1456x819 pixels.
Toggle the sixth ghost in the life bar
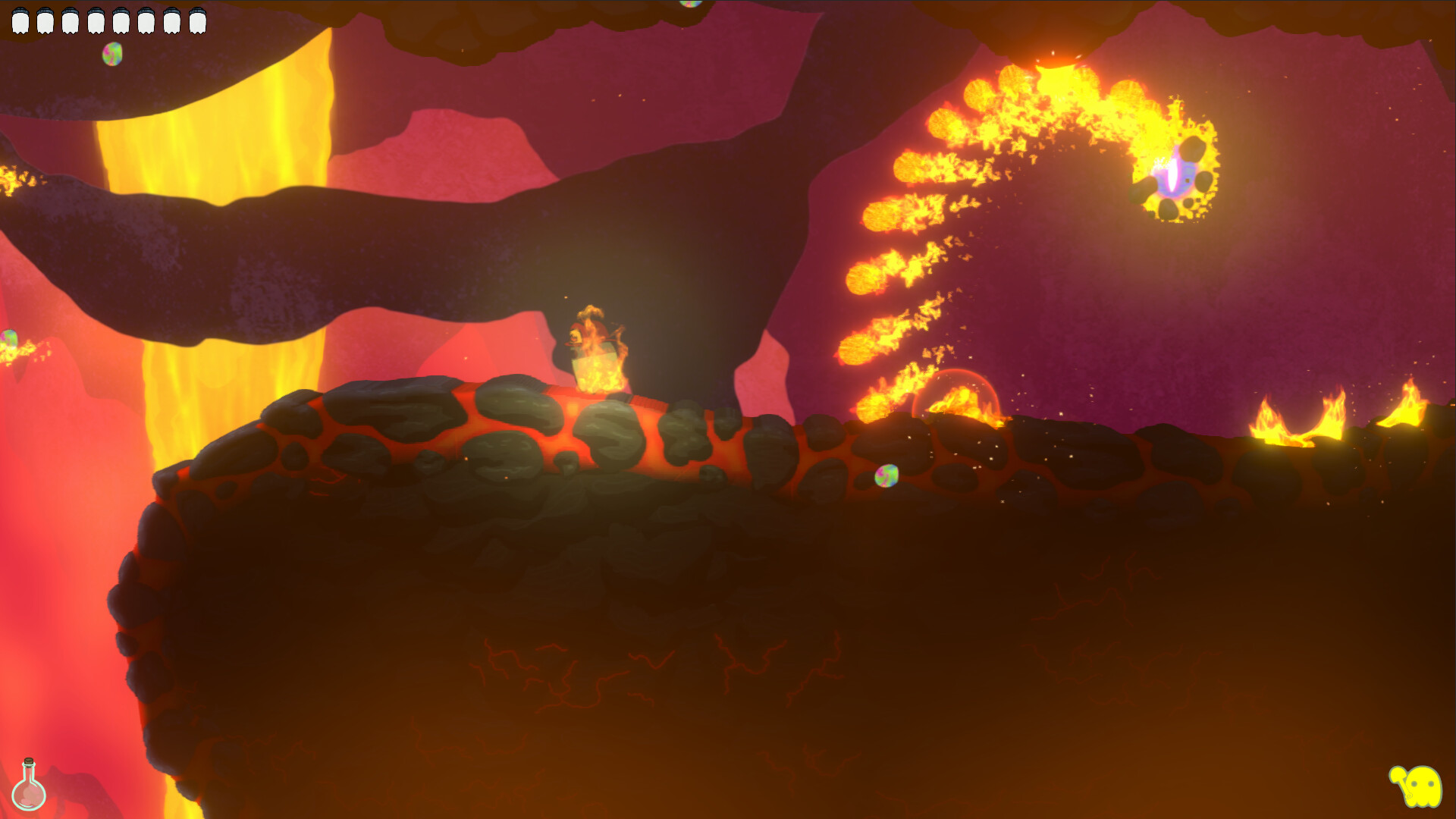pos(147,20)
